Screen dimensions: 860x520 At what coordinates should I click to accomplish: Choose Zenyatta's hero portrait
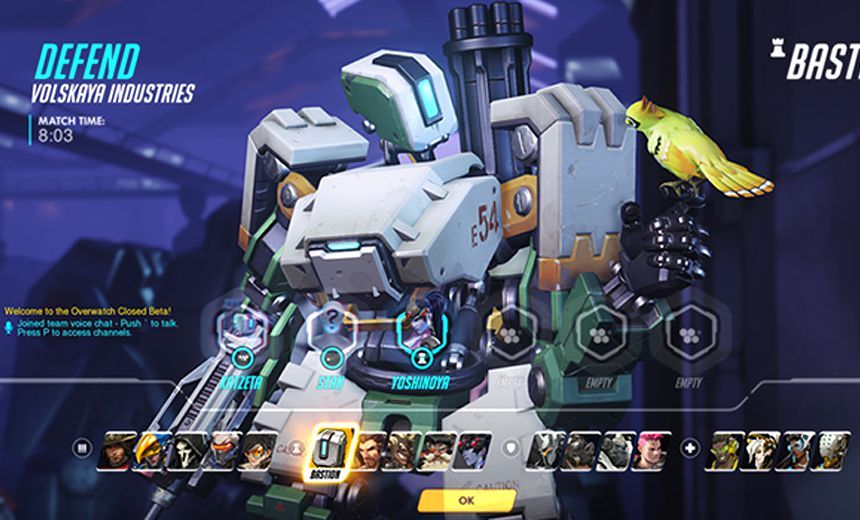[x=832, y=451]
